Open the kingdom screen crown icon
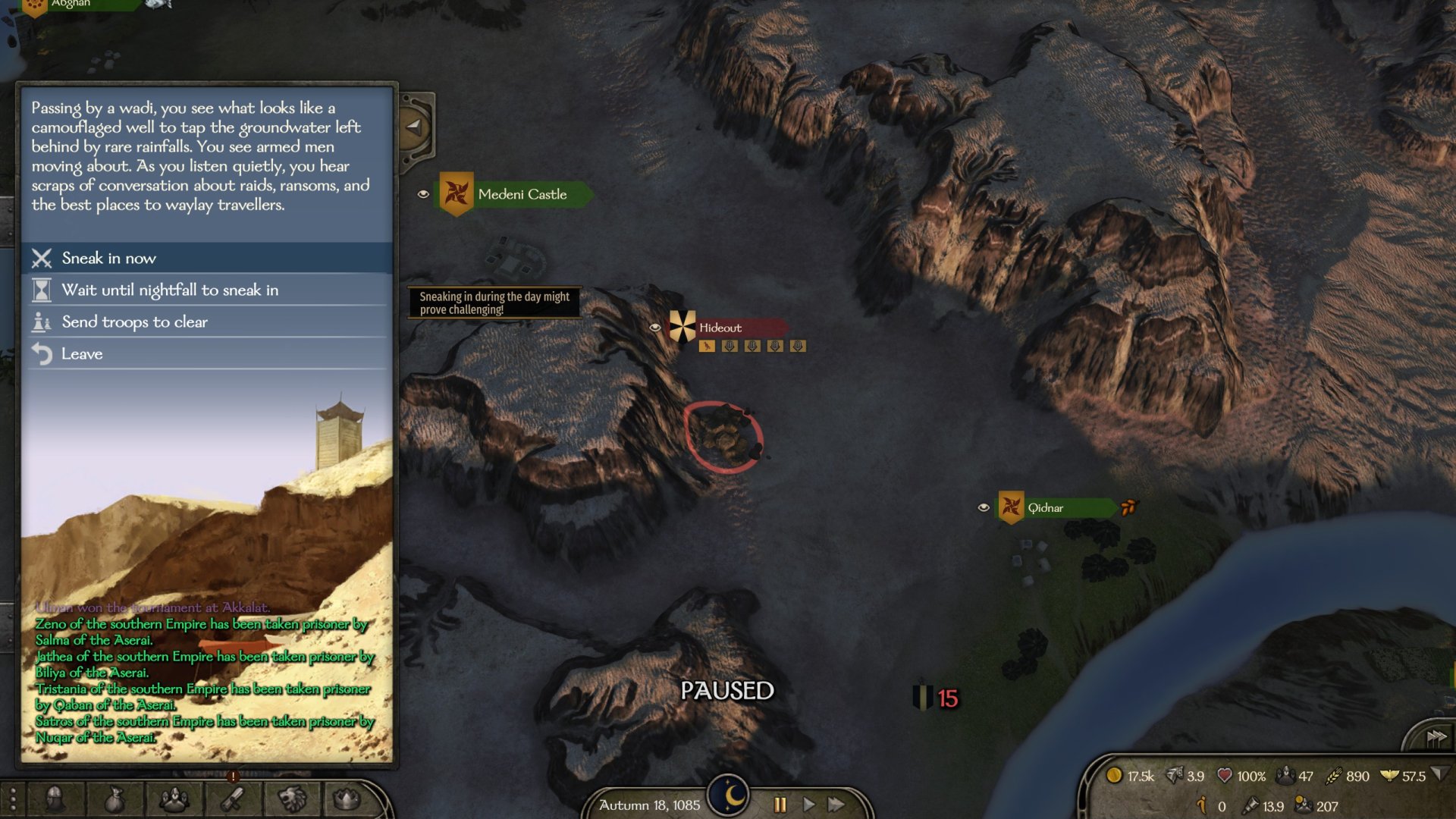The image size is (1456, 819). pyautogui.click(x=347, y=799)
